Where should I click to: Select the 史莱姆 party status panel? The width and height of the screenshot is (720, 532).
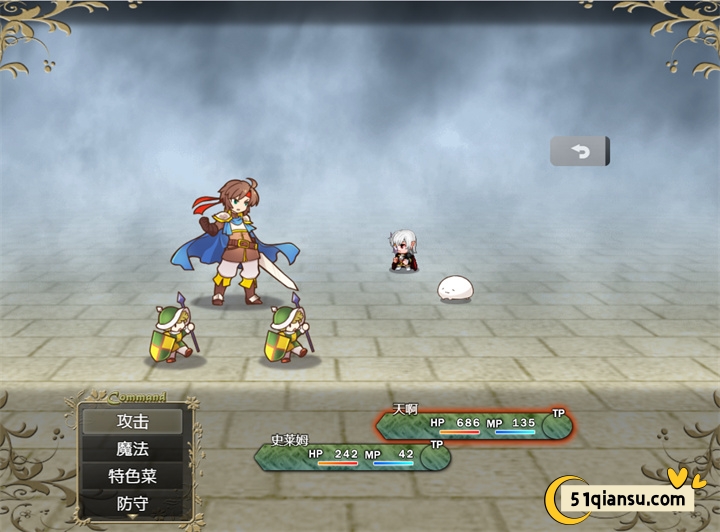(x=351, y=456)
